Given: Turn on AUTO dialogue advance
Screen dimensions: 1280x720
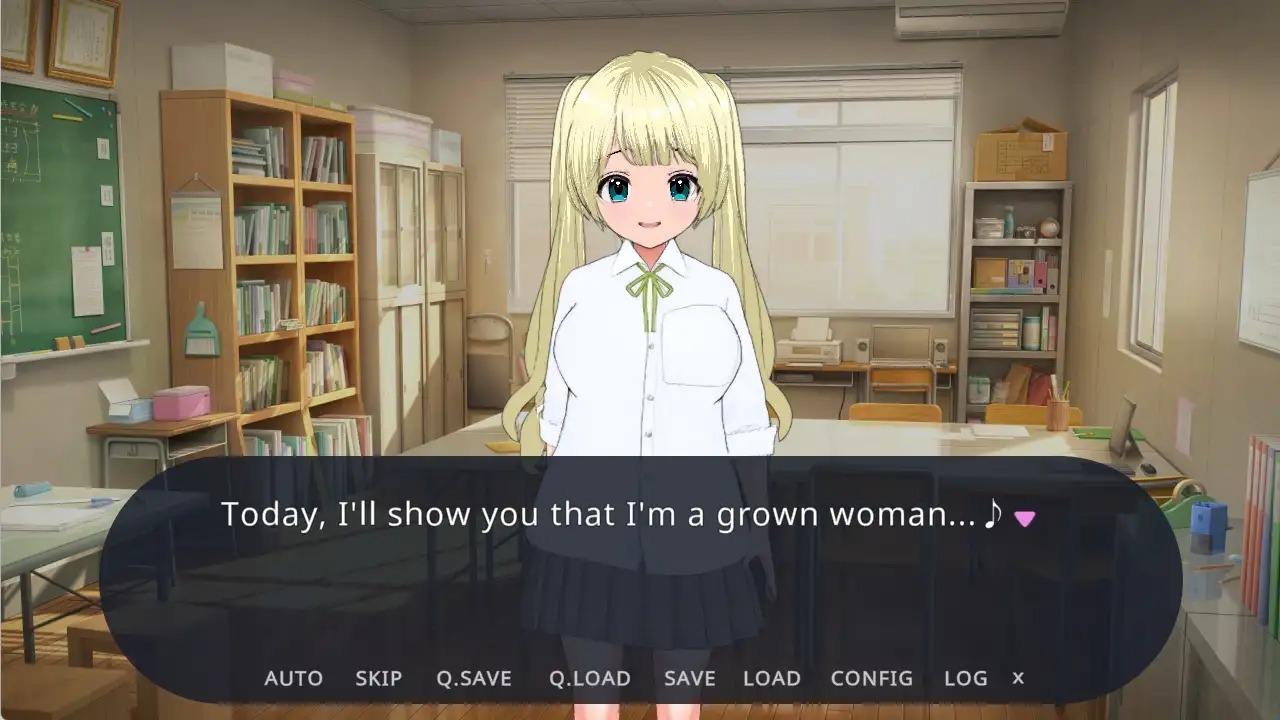Looking at the screenshot, I should click(293, 678).
